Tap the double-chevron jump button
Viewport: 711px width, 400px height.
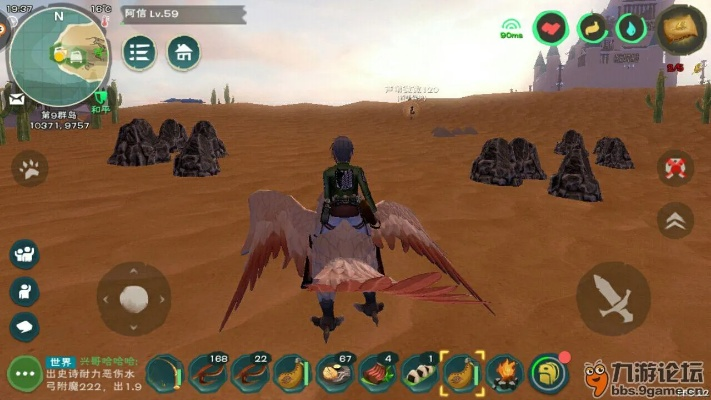click(676, 218)
